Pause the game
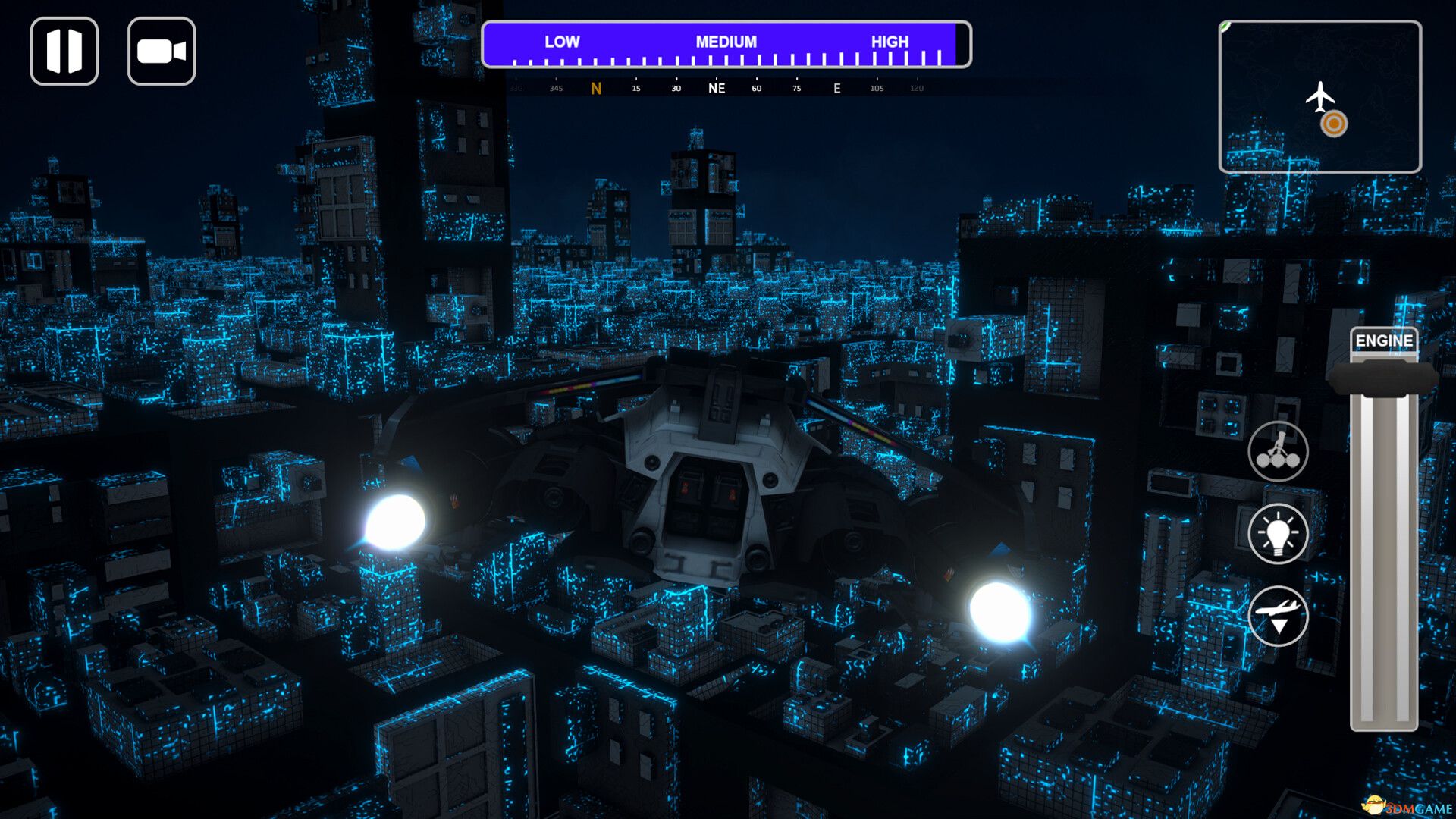Screen dimensions: 1456x819 point(64,52)
